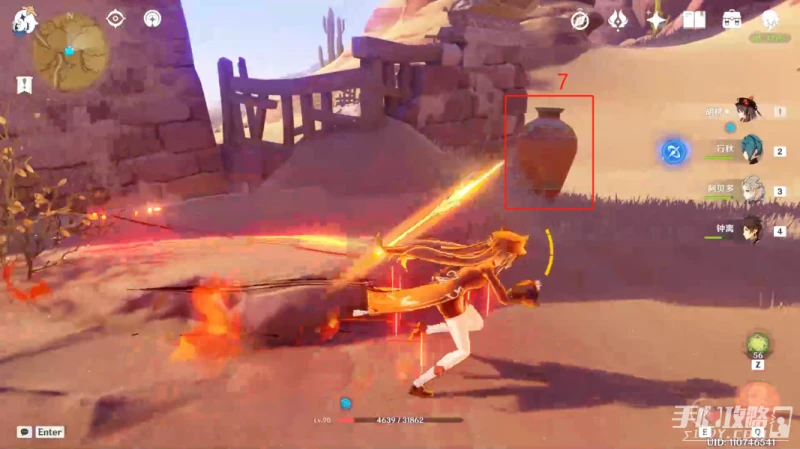The width and height of the screenshot is (800, 449).
Task: Open the chat box speech bubble
Action: click(24, 432)
